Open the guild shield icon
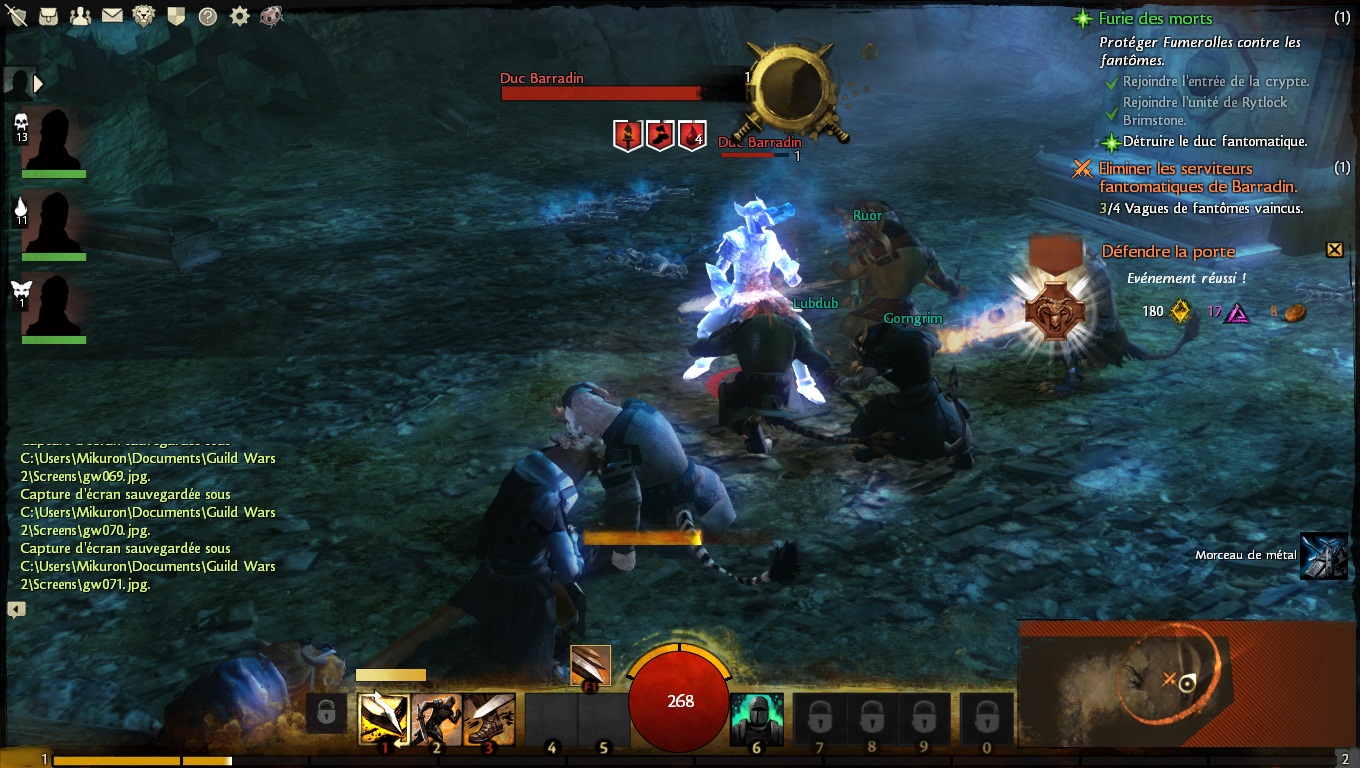The width and height of the screenshot is (1360, 768). [x=175, y=16]
